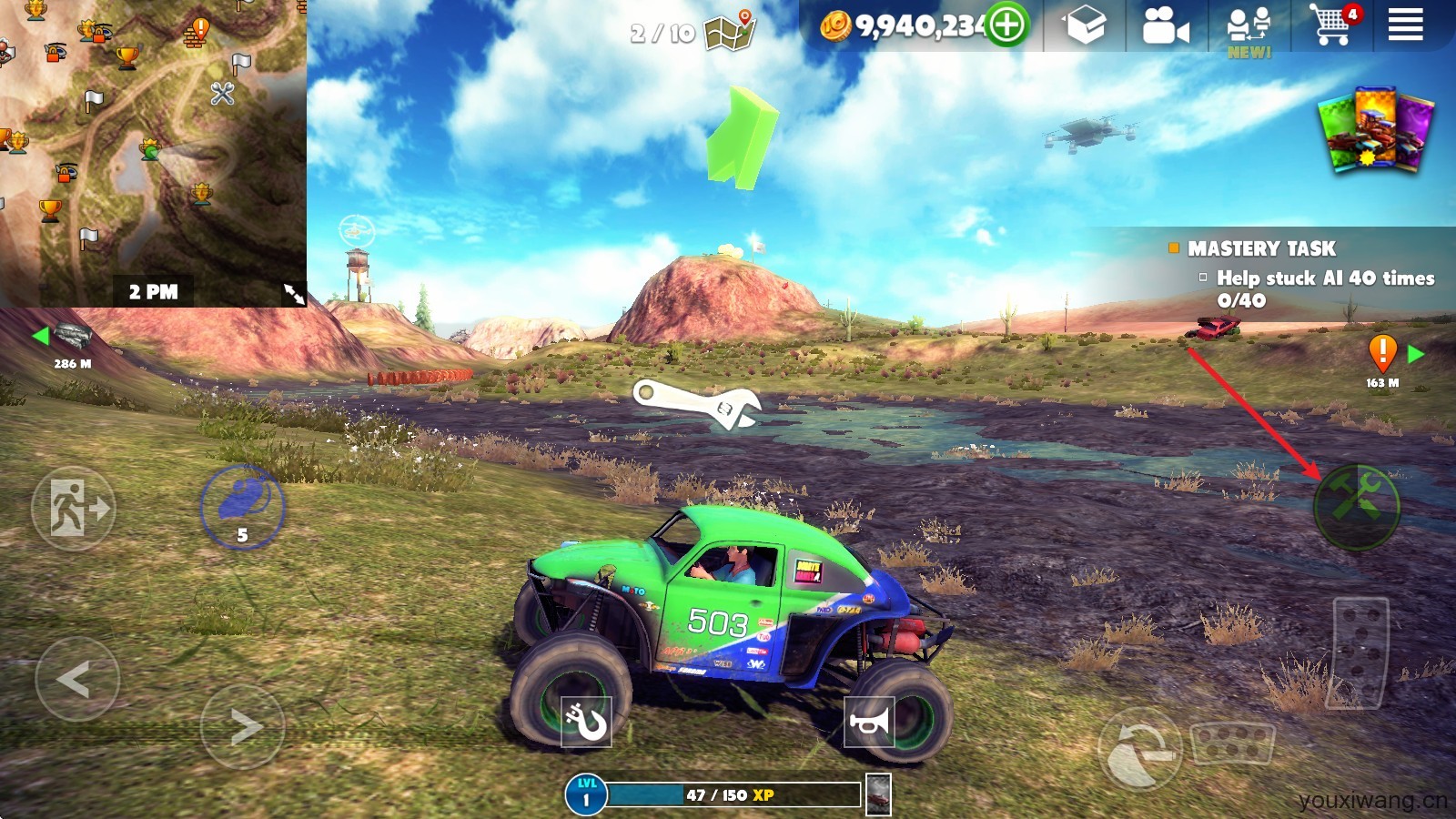Tap the gas pedal

(1360, 652)
